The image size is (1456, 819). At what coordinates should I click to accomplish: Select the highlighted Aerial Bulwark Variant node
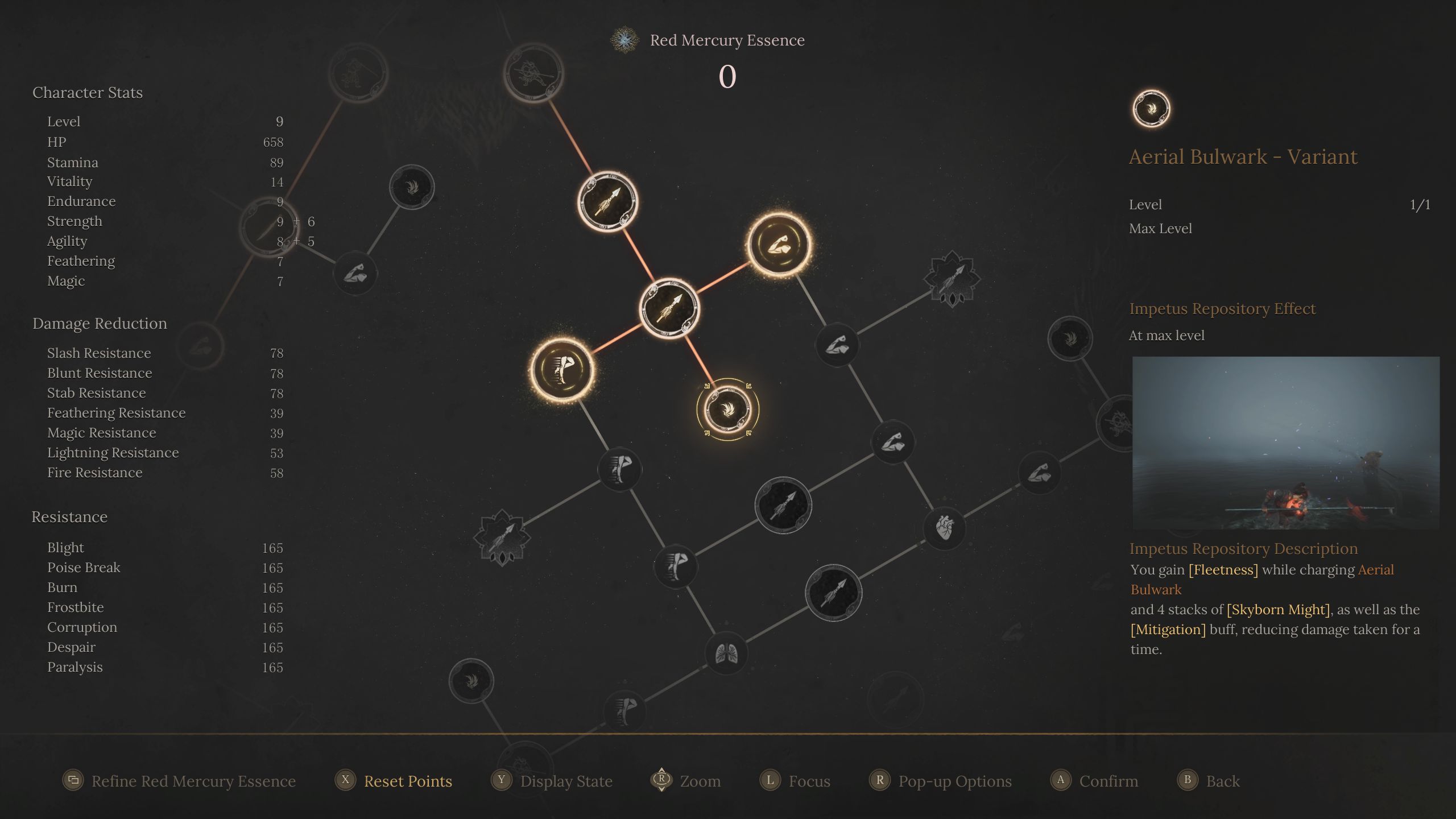click(x=727, y=409)
